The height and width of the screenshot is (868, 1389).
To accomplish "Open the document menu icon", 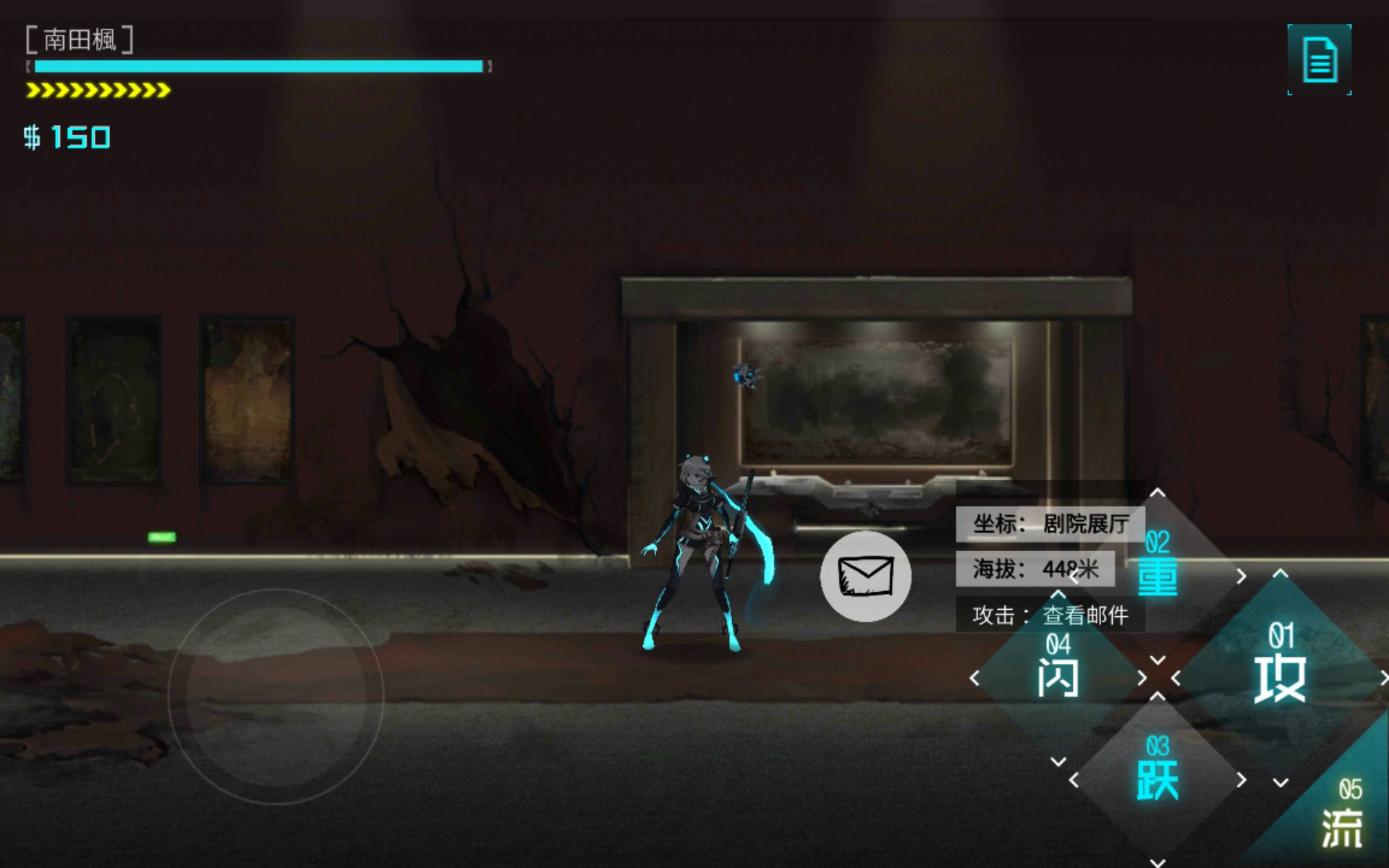I will point(1319,59).
